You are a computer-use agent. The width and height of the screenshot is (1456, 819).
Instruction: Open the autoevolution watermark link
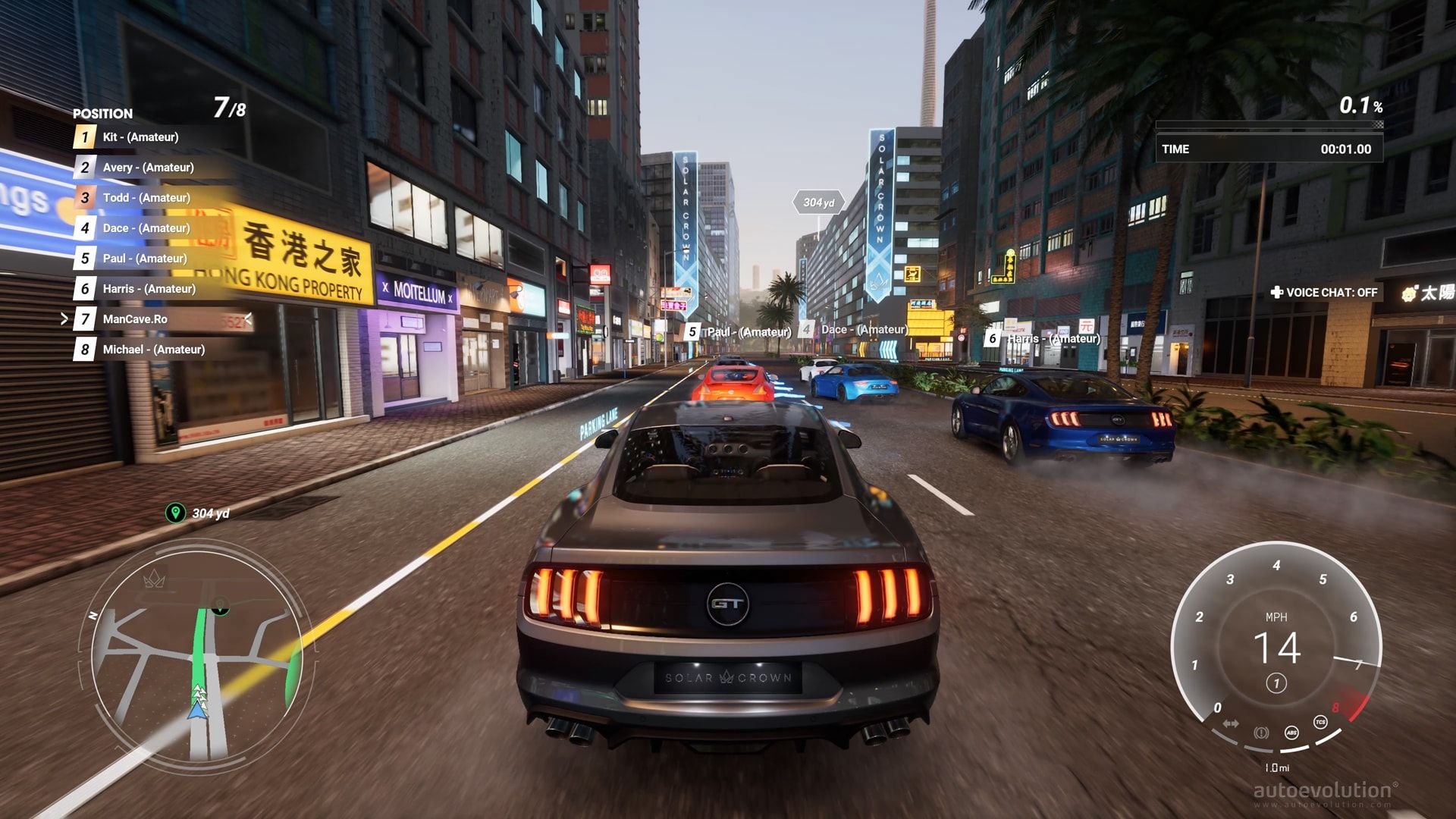tap(1325, 792)
